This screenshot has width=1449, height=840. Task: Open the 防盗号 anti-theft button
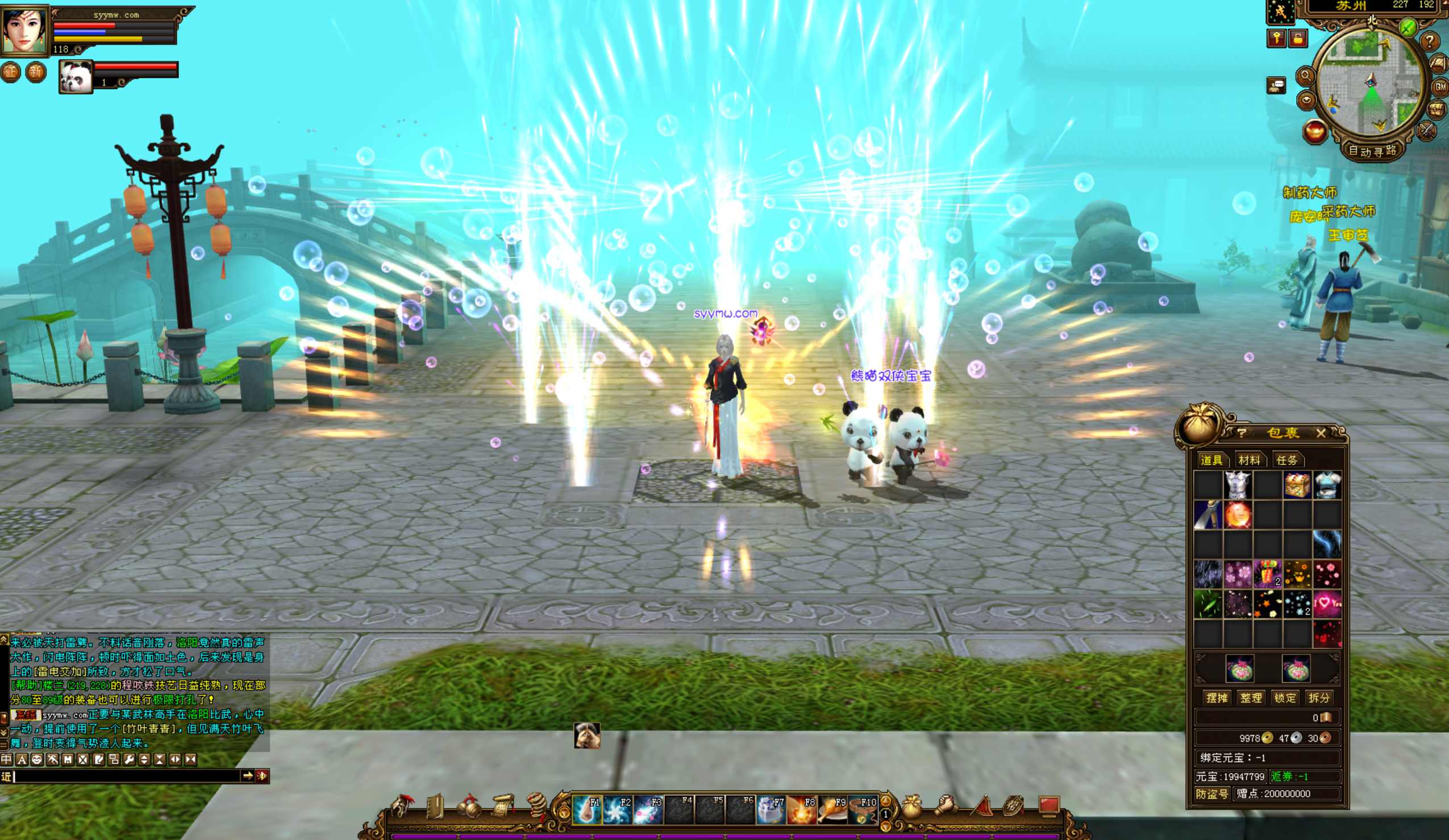click(x=1211, y=793)
